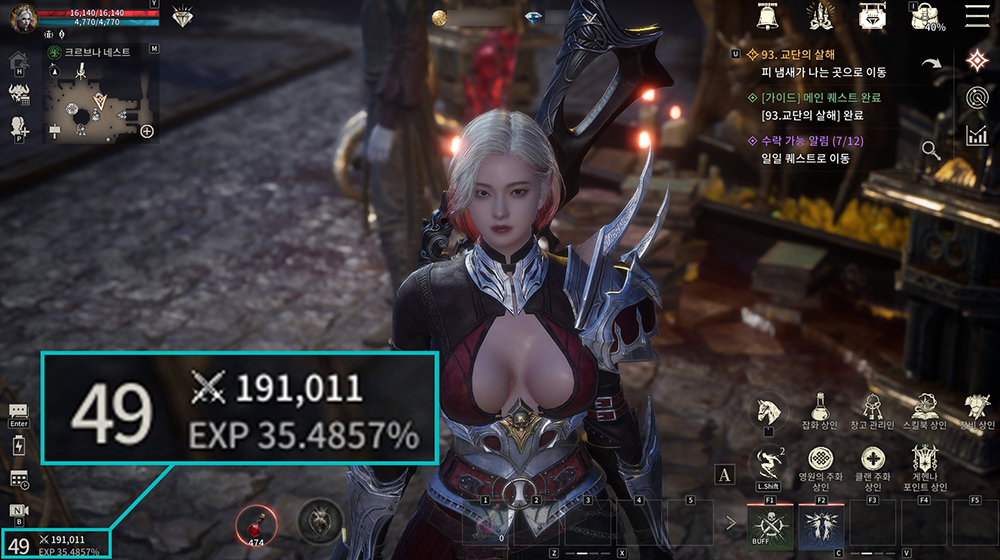Click the notification bell icon

click(768, 16)
